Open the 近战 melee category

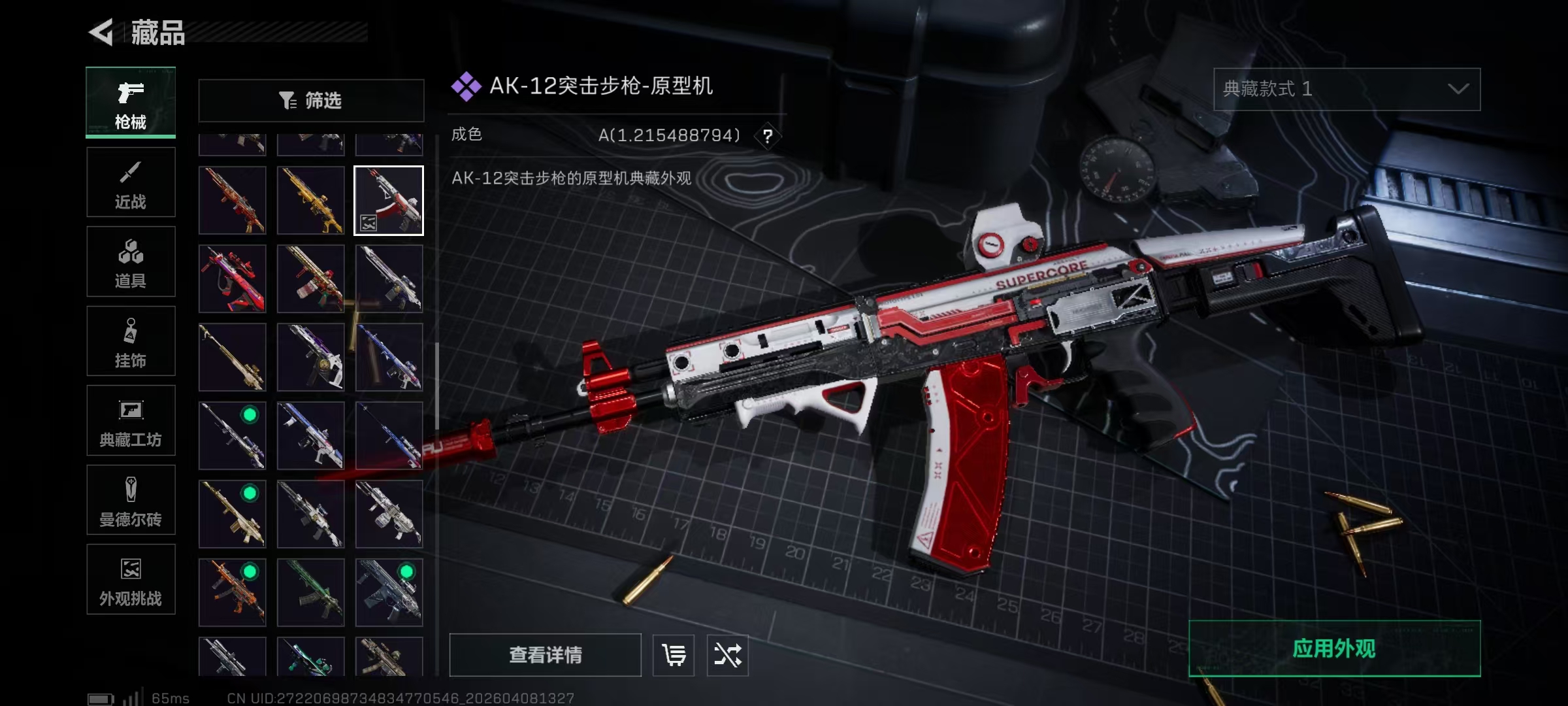click(x=131, y=182)
